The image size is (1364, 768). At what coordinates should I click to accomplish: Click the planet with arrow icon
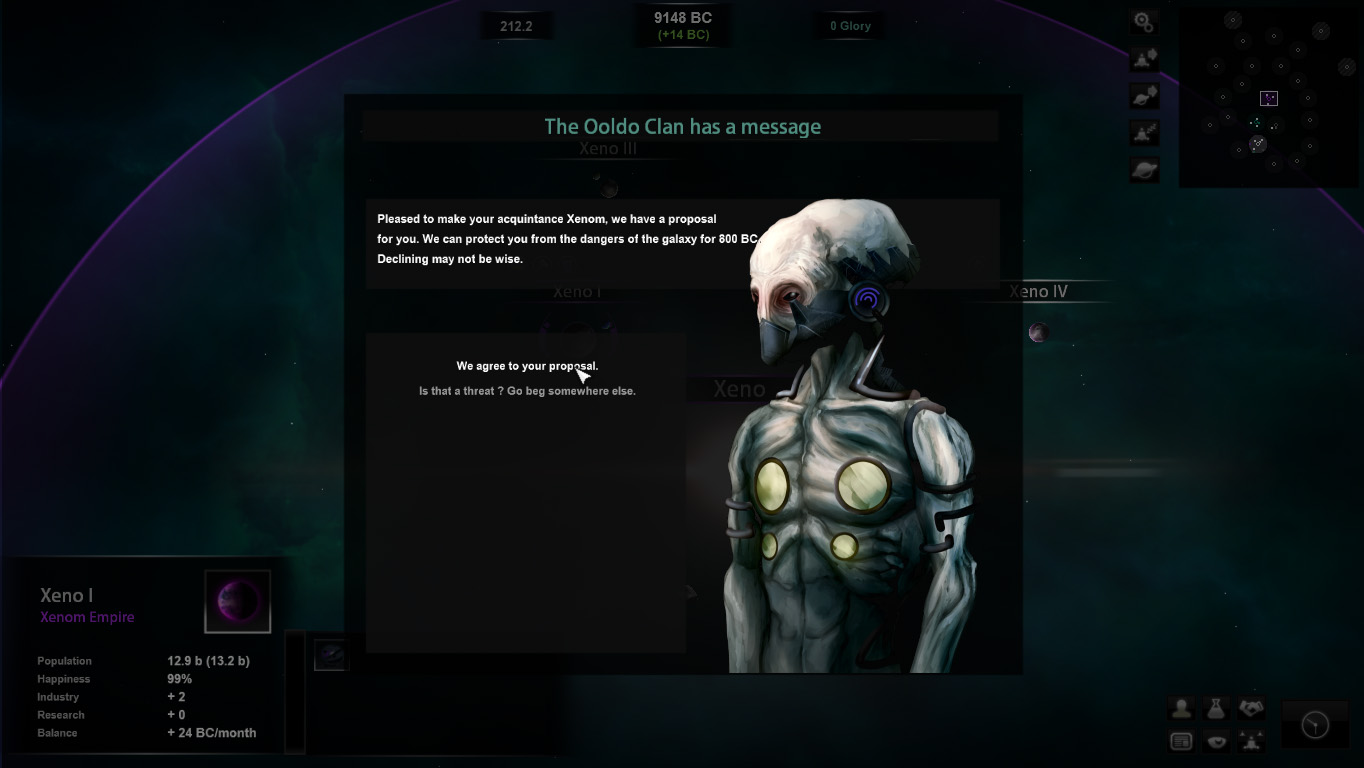pos(1144,95)
